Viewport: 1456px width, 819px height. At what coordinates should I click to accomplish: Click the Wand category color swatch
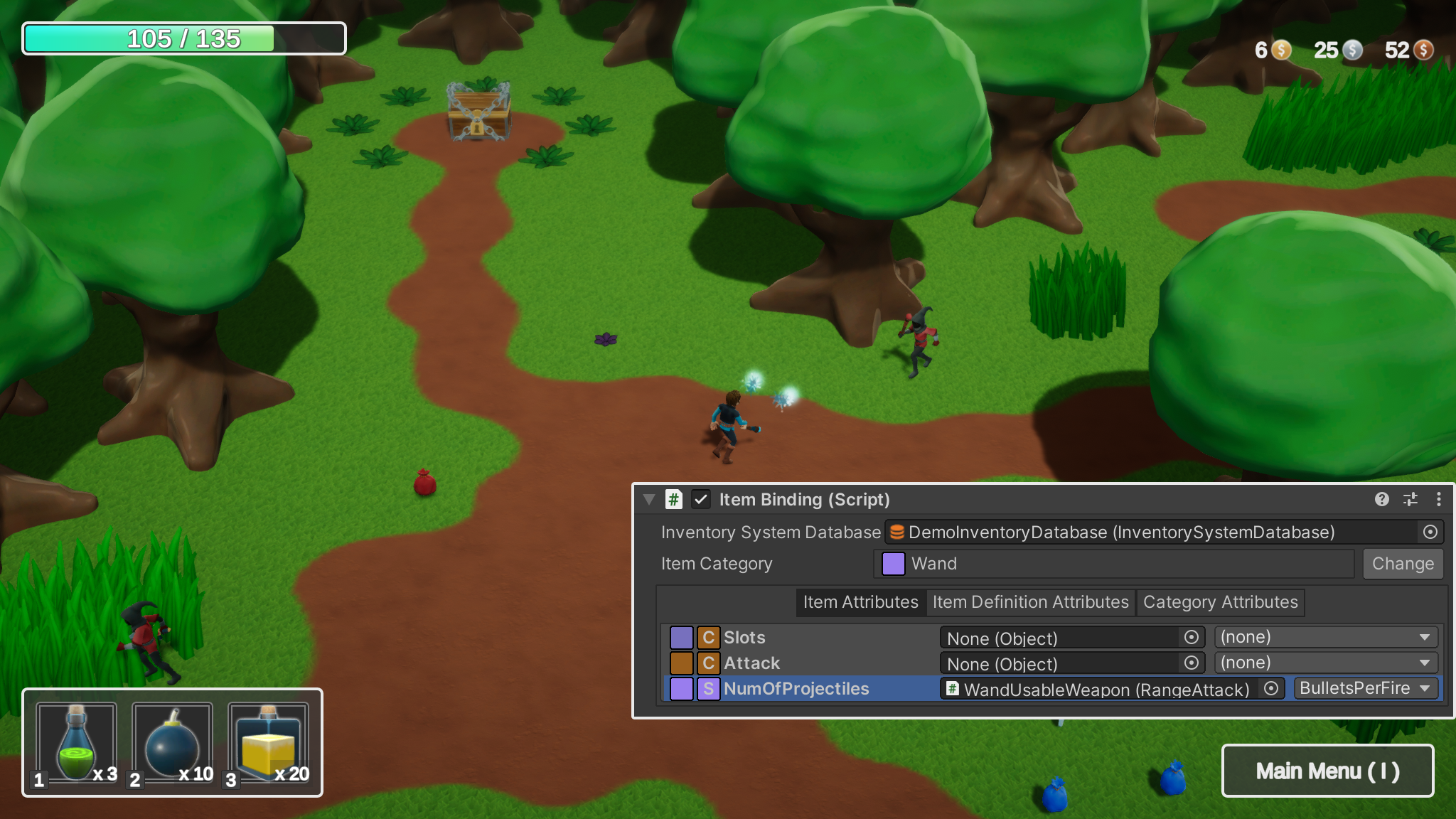pyautogui.click(x=892, y=564)
